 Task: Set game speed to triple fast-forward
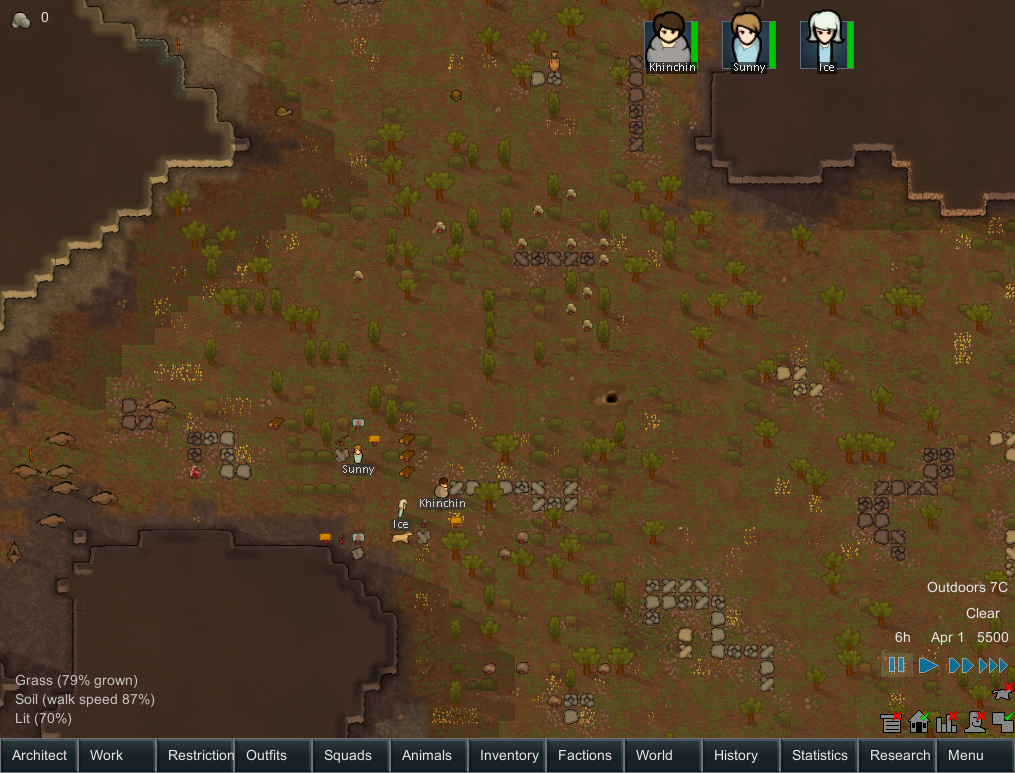tap(993, 665)
